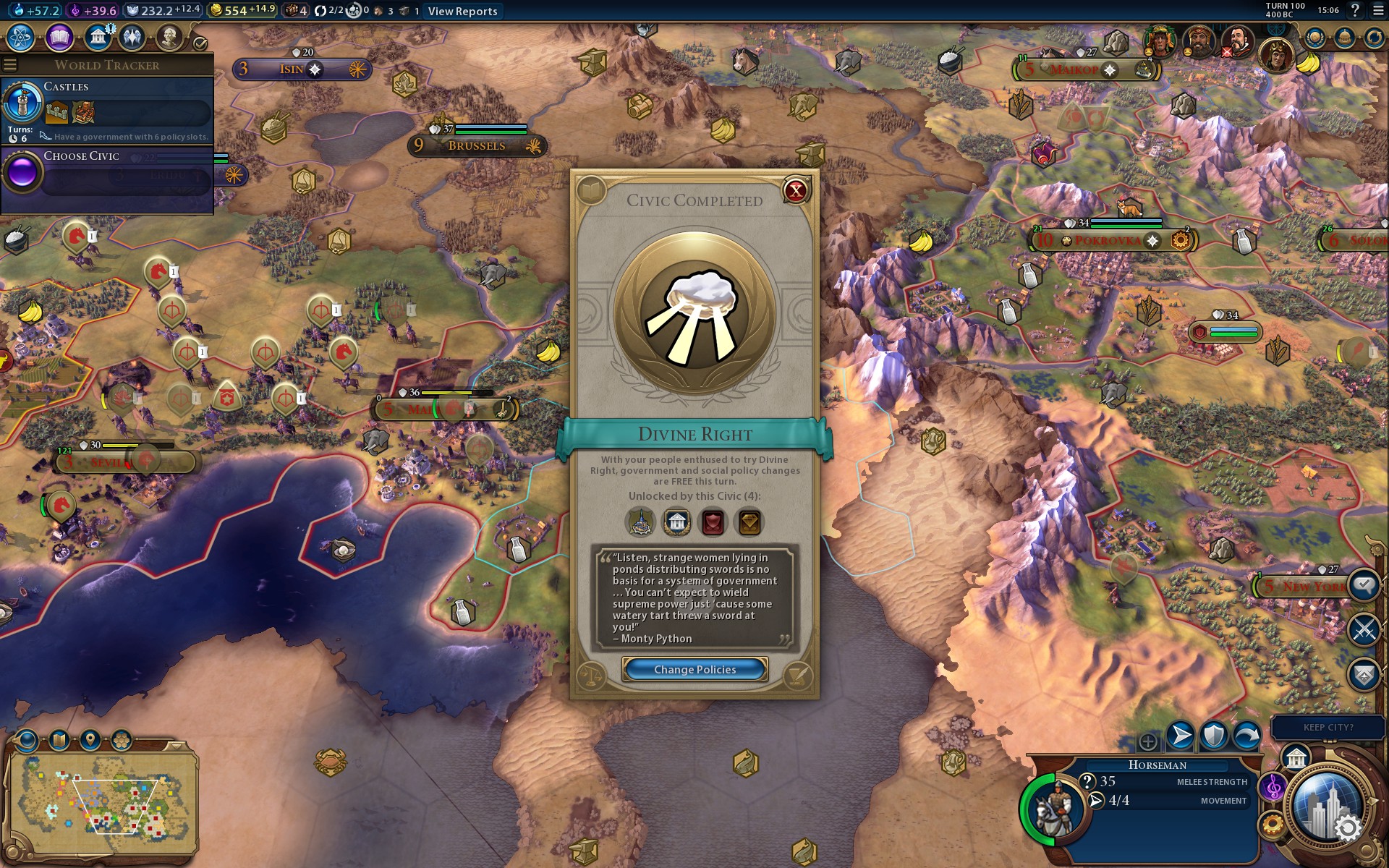Open View Reports

pyautogui.click(x=462, y=11)
